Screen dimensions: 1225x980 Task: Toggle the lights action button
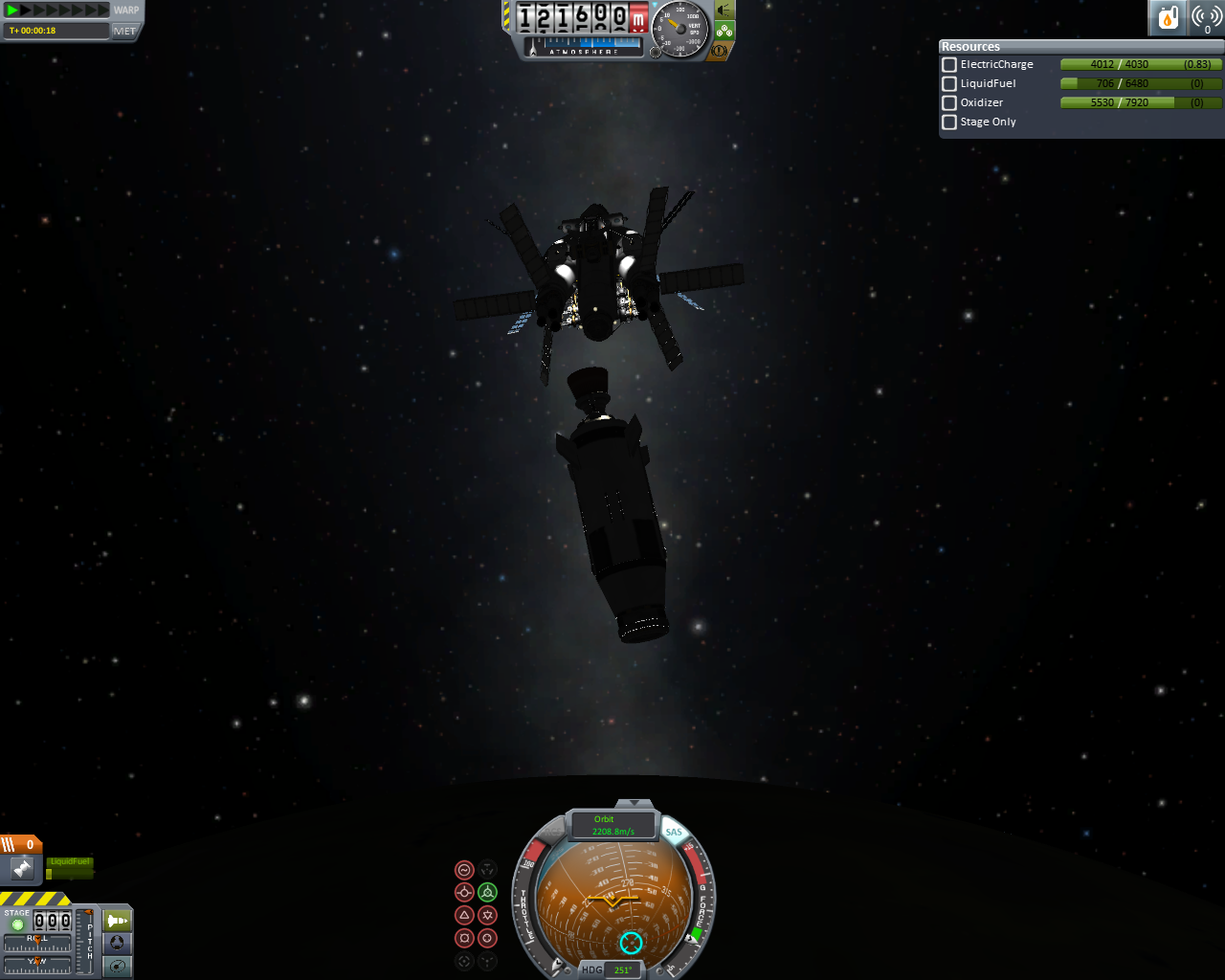click(724, 10)
